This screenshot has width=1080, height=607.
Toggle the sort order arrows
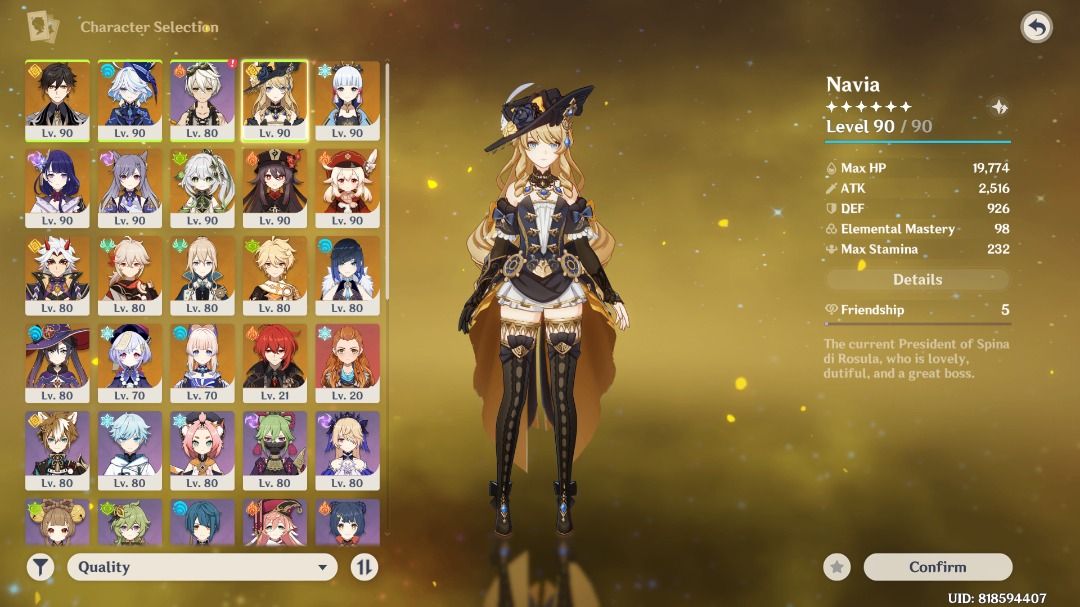[365, 567]
